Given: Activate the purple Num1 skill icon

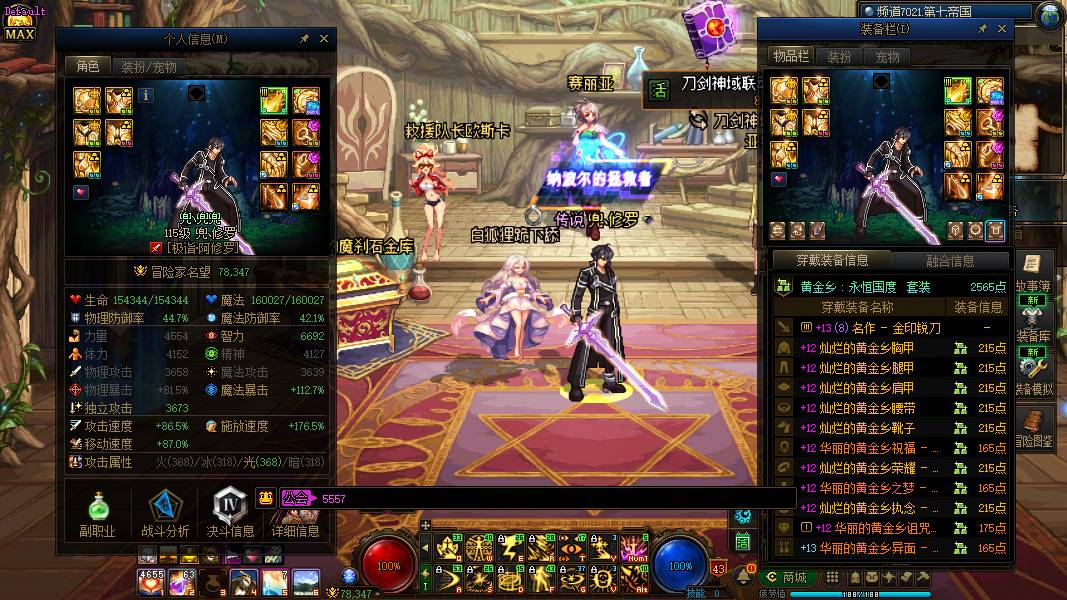Looking at the screenshot, I should 633,547.
